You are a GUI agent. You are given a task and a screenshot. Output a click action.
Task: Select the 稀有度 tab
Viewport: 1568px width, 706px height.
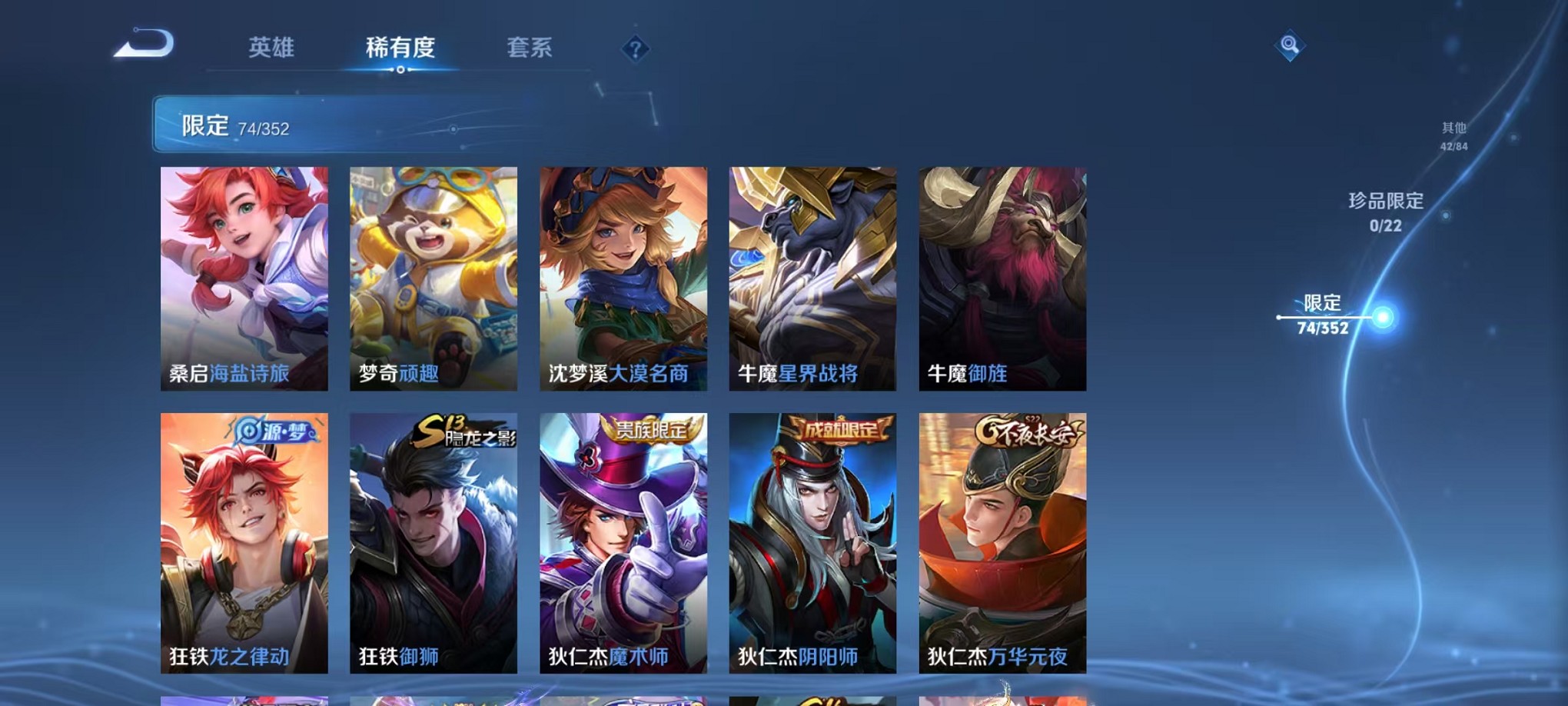tap(399, 48)
